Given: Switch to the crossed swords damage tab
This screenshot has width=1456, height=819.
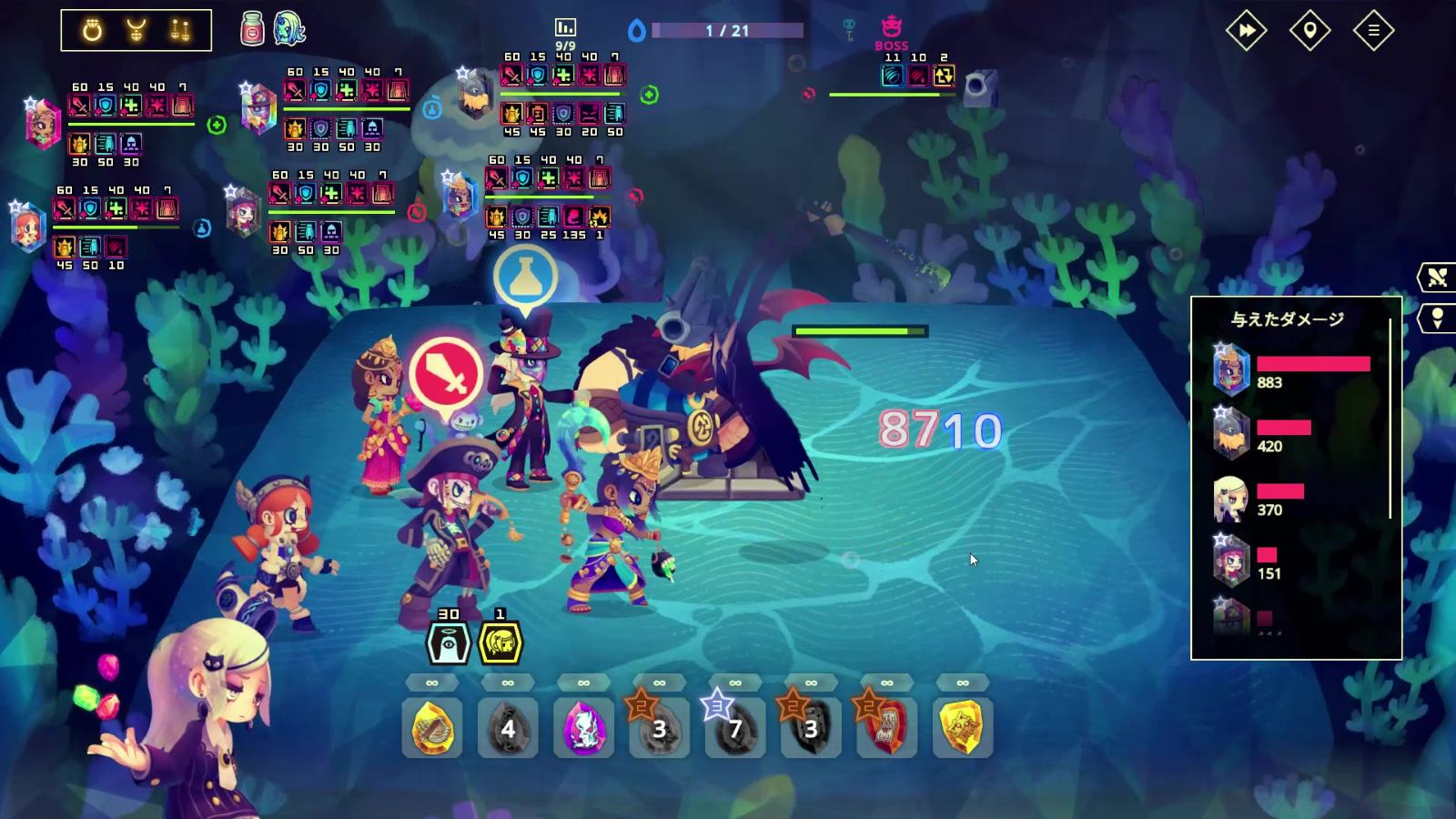Looking at the screenshot, I should pyautogui.click(x=1438, y=278).
